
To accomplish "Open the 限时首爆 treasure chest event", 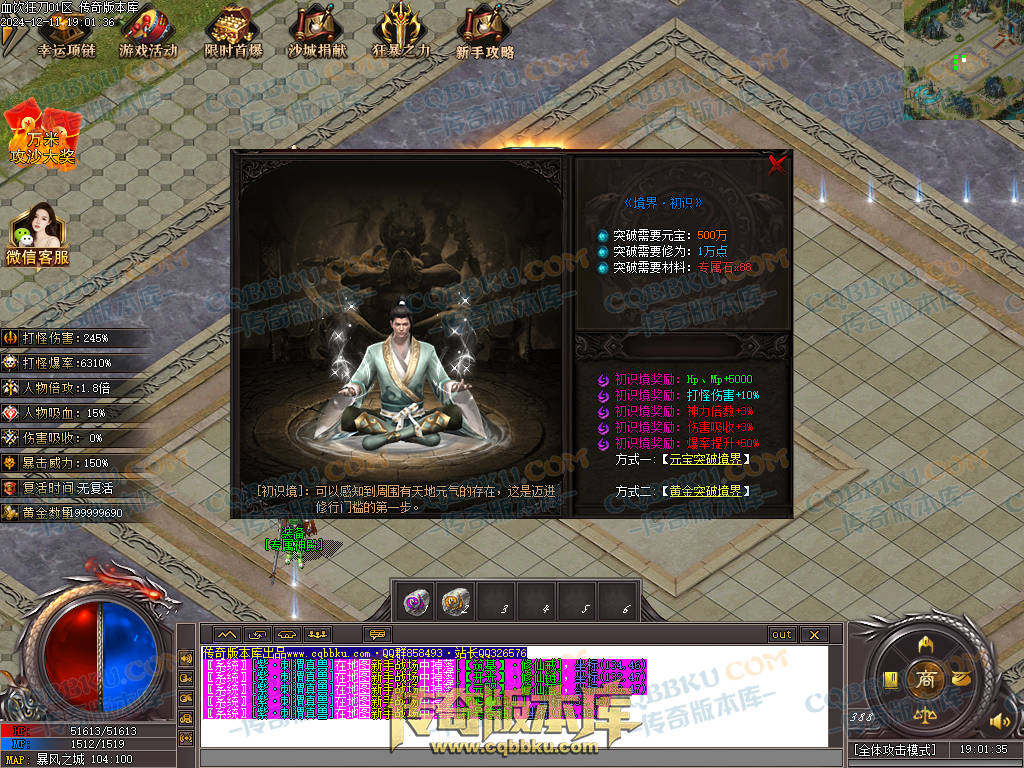I will [x=233, y=34].
